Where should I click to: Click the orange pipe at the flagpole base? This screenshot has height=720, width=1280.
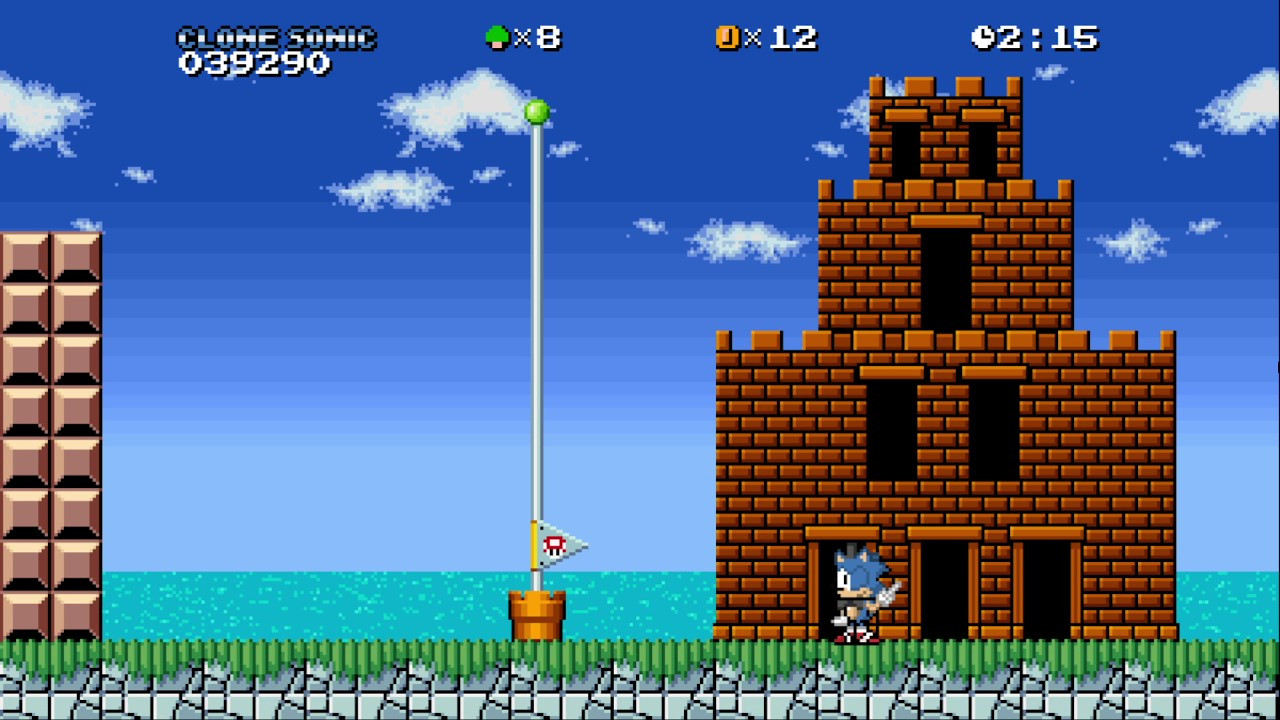pyautogui.click(x=538, y=616)
